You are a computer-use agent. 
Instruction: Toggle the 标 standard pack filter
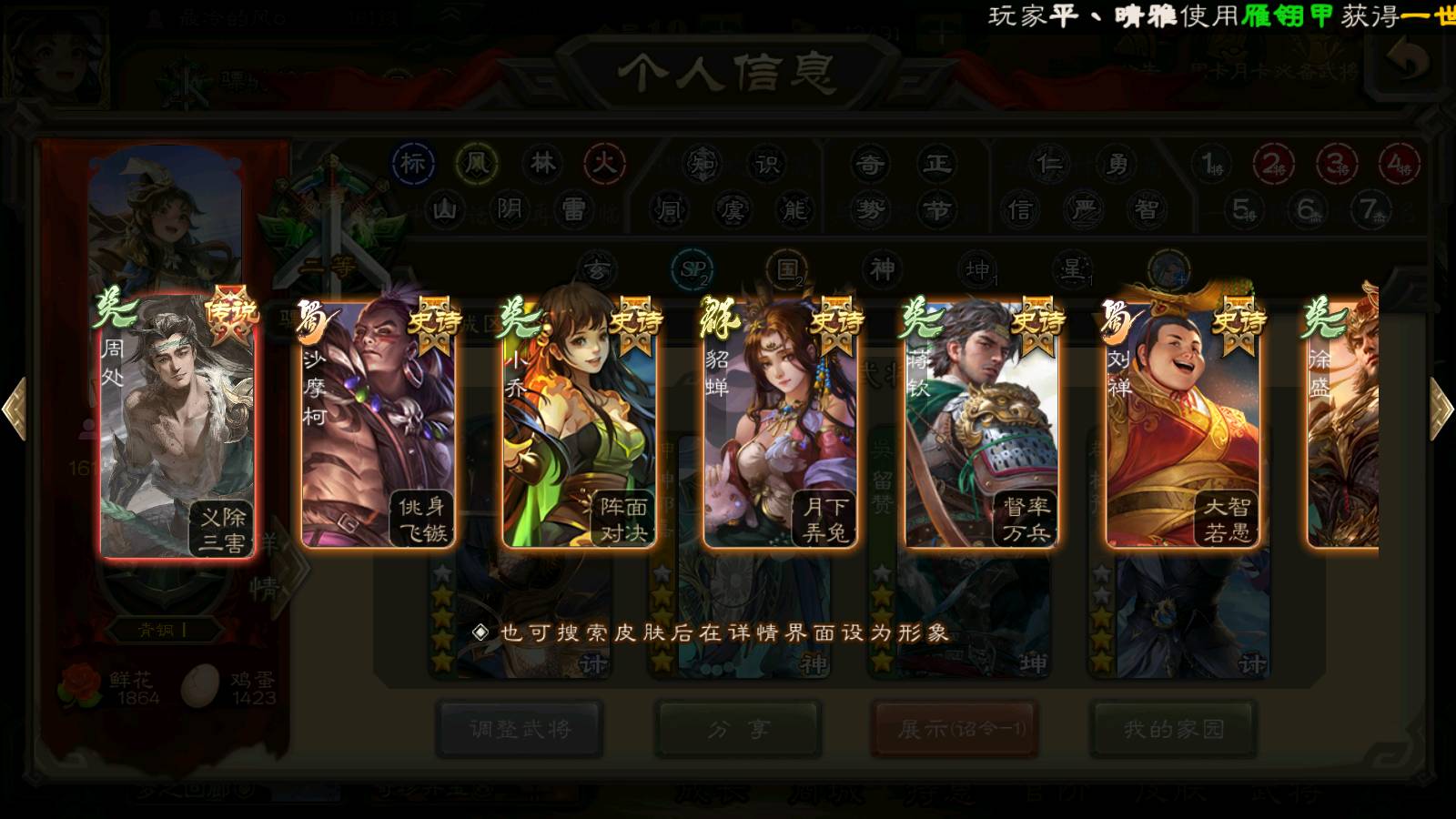(413, 164)
